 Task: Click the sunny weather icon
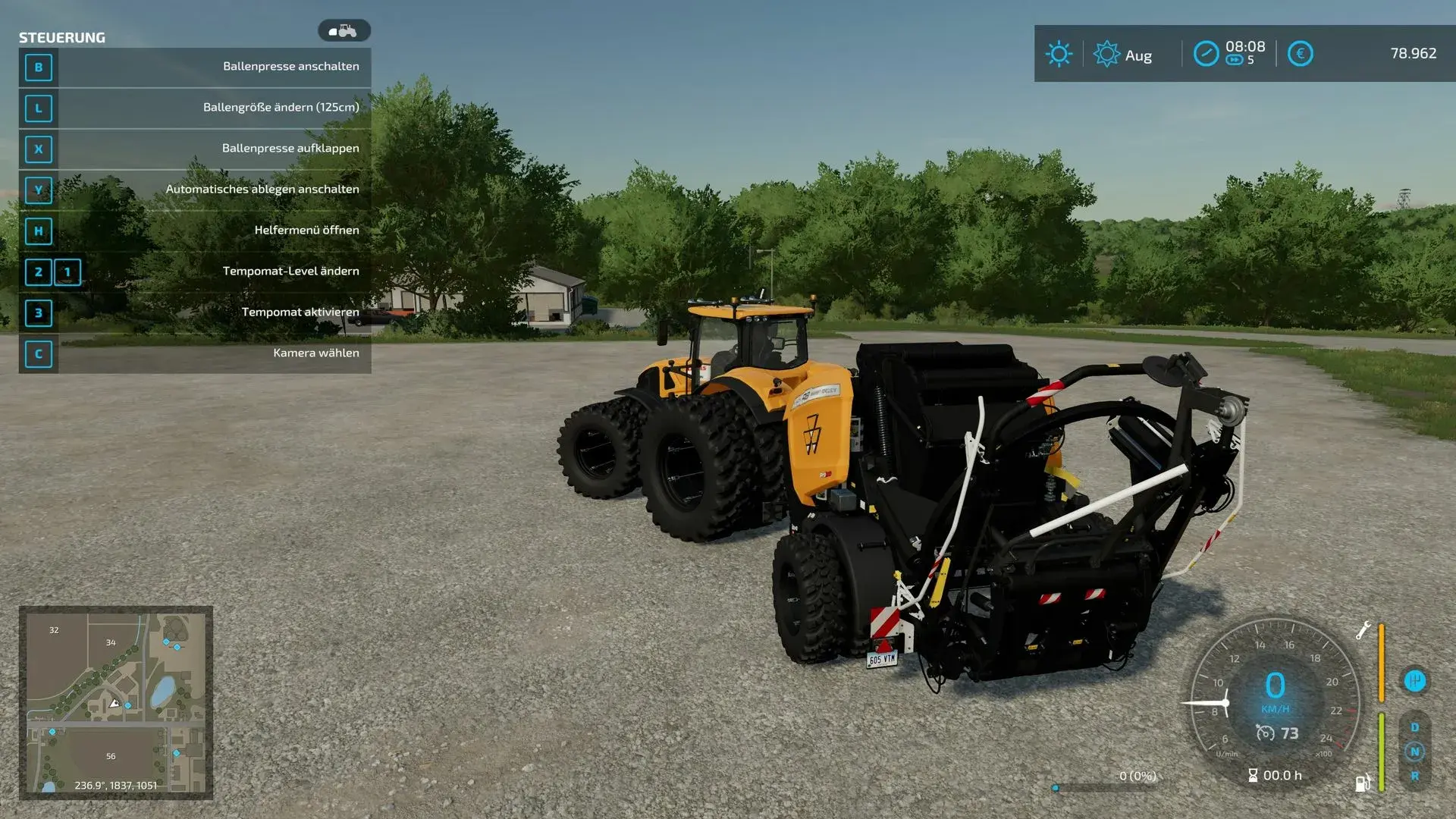(1059, 54)
